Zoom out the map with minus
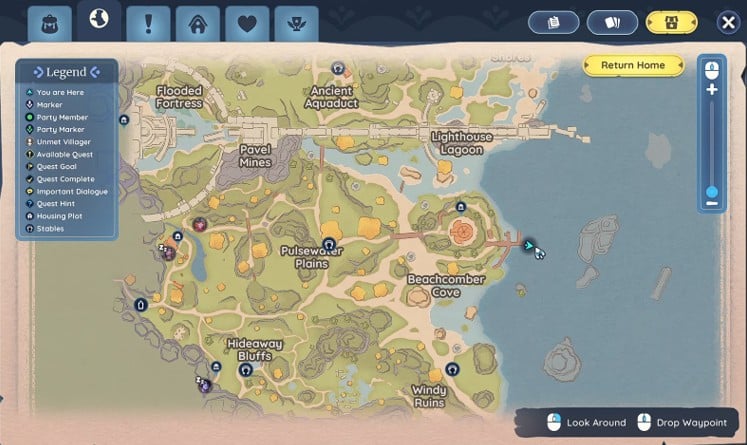Screen dimensions: 747x445 [712, 204]
